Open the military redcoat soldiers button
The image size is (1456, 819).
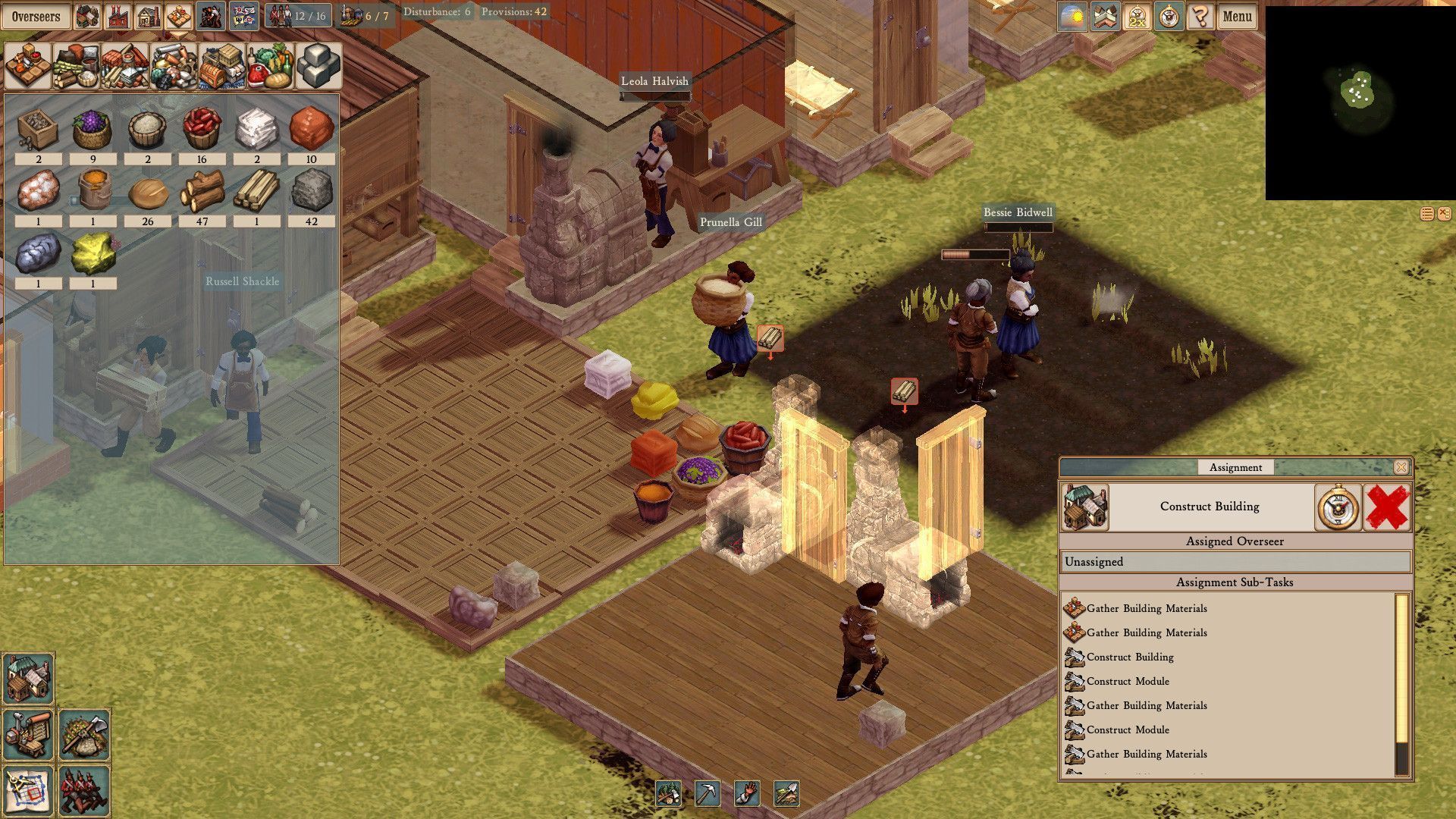(x=83, y=791)
